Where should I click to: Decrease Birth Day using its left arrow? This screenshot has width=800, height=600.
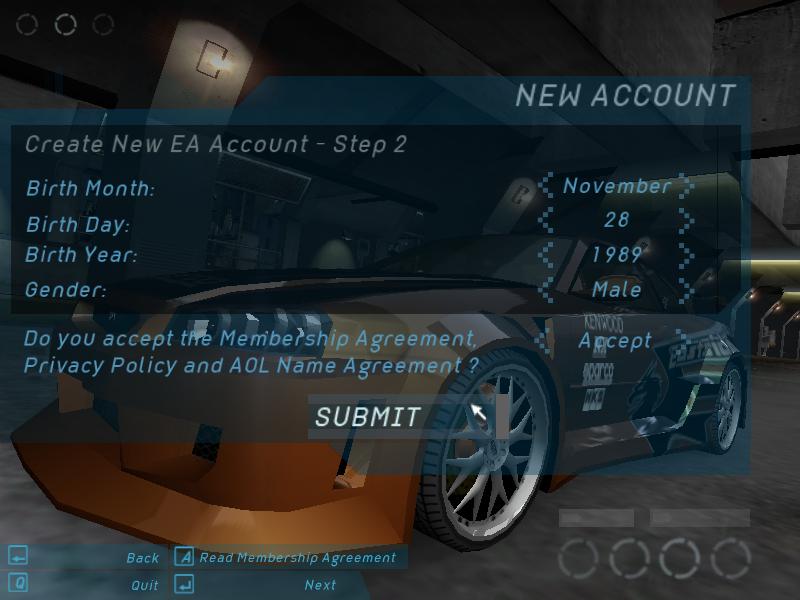pos(546,220)
